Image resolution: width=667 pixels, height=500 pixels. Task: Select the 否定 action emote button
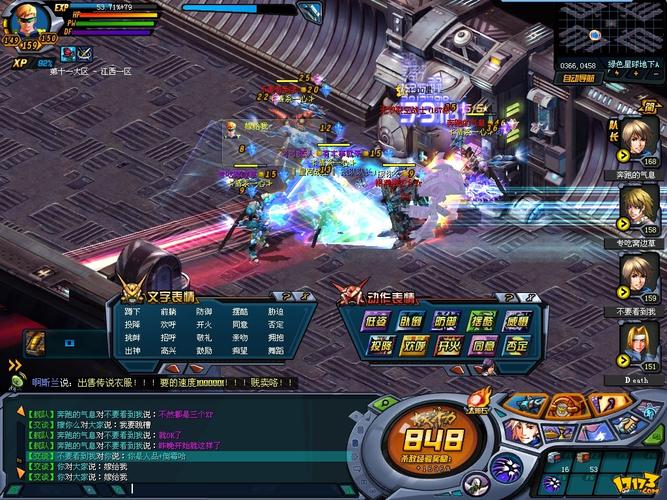(518, 347)
